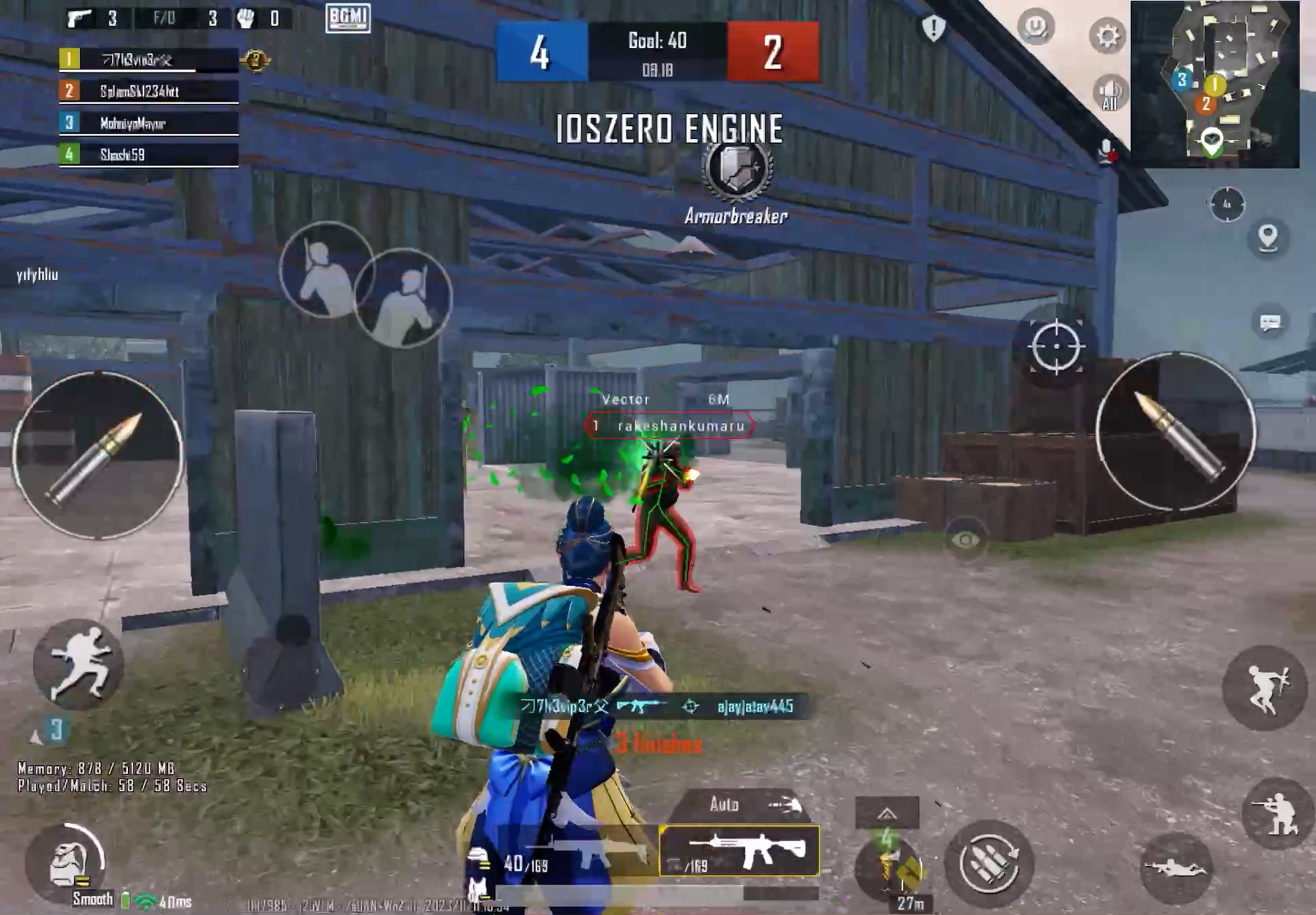The image size is (1316, 915).
Task: Change the Auto fire mode
Action: click(x=739, y=805)
